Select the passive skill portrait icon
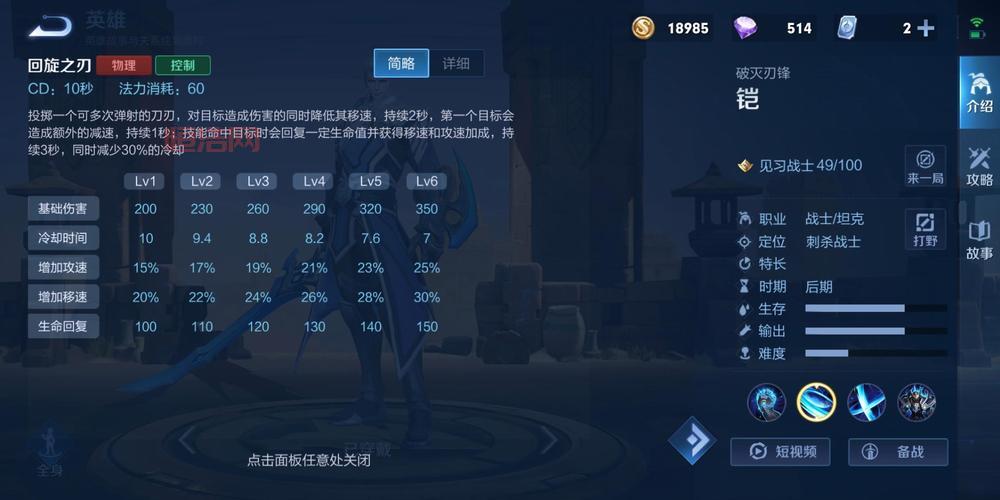Viewport: 1000px width, 500px height. (766, 402)
